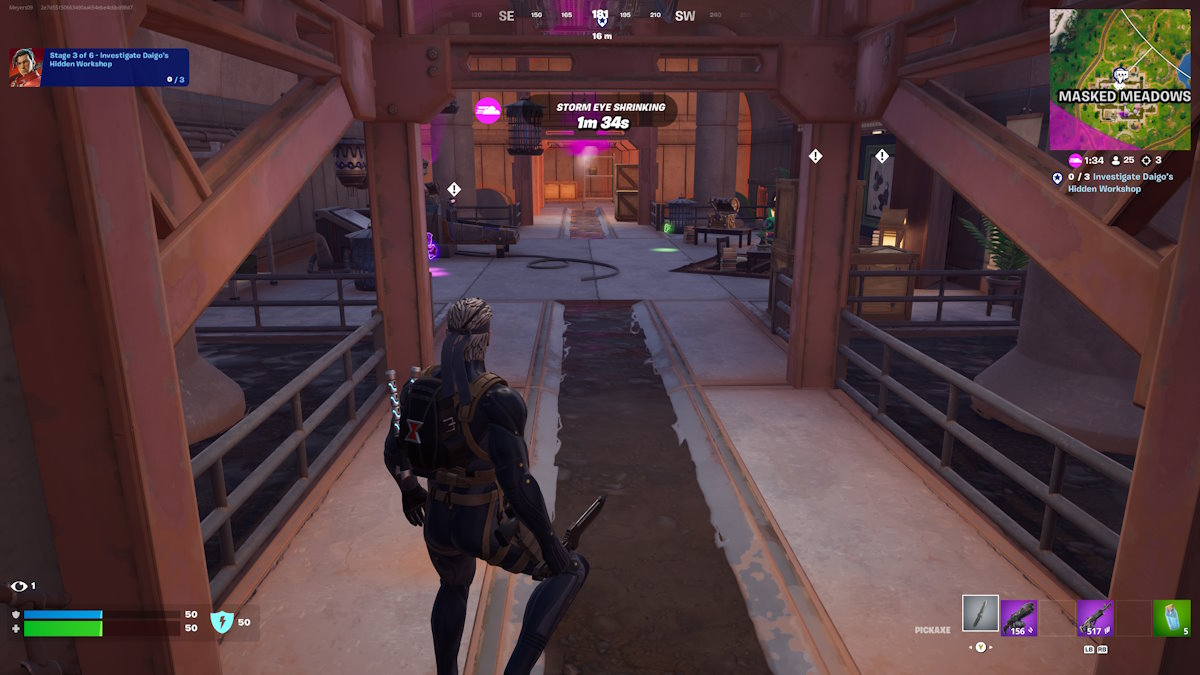This screenshot has height=675, width=1200.
Task: Click the storm icon beside Storm Eye Shrinking
Action: pos(488,110)
